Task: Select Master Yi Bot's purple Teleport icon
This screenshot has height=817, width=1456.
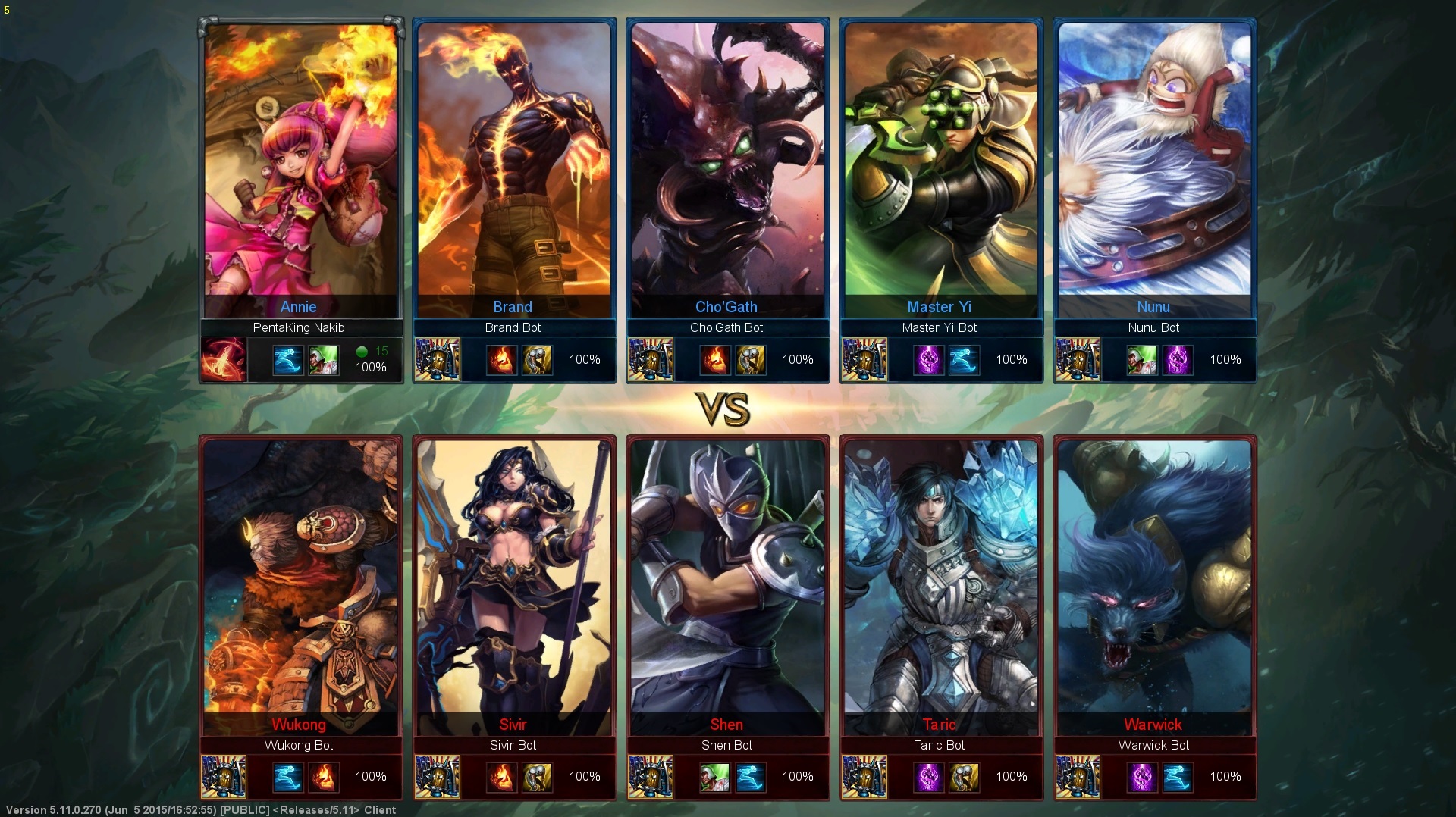Action: pyautogui.click(x=928, y=360)
